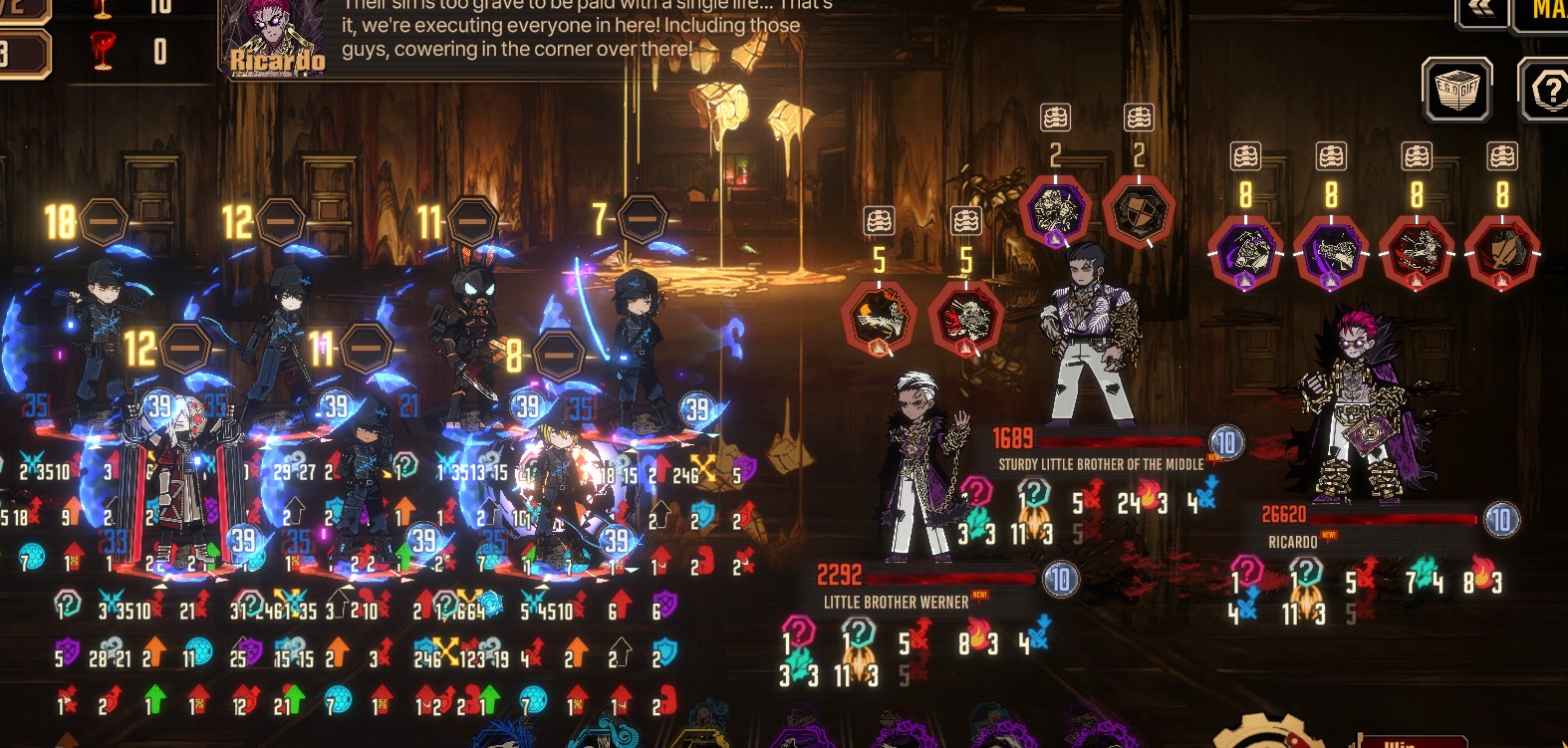Click the double-arrow collapse button
Image resolution: width=1568 pixels, height=748 pixels.
pyautogui.click(x=1480, y=10)
